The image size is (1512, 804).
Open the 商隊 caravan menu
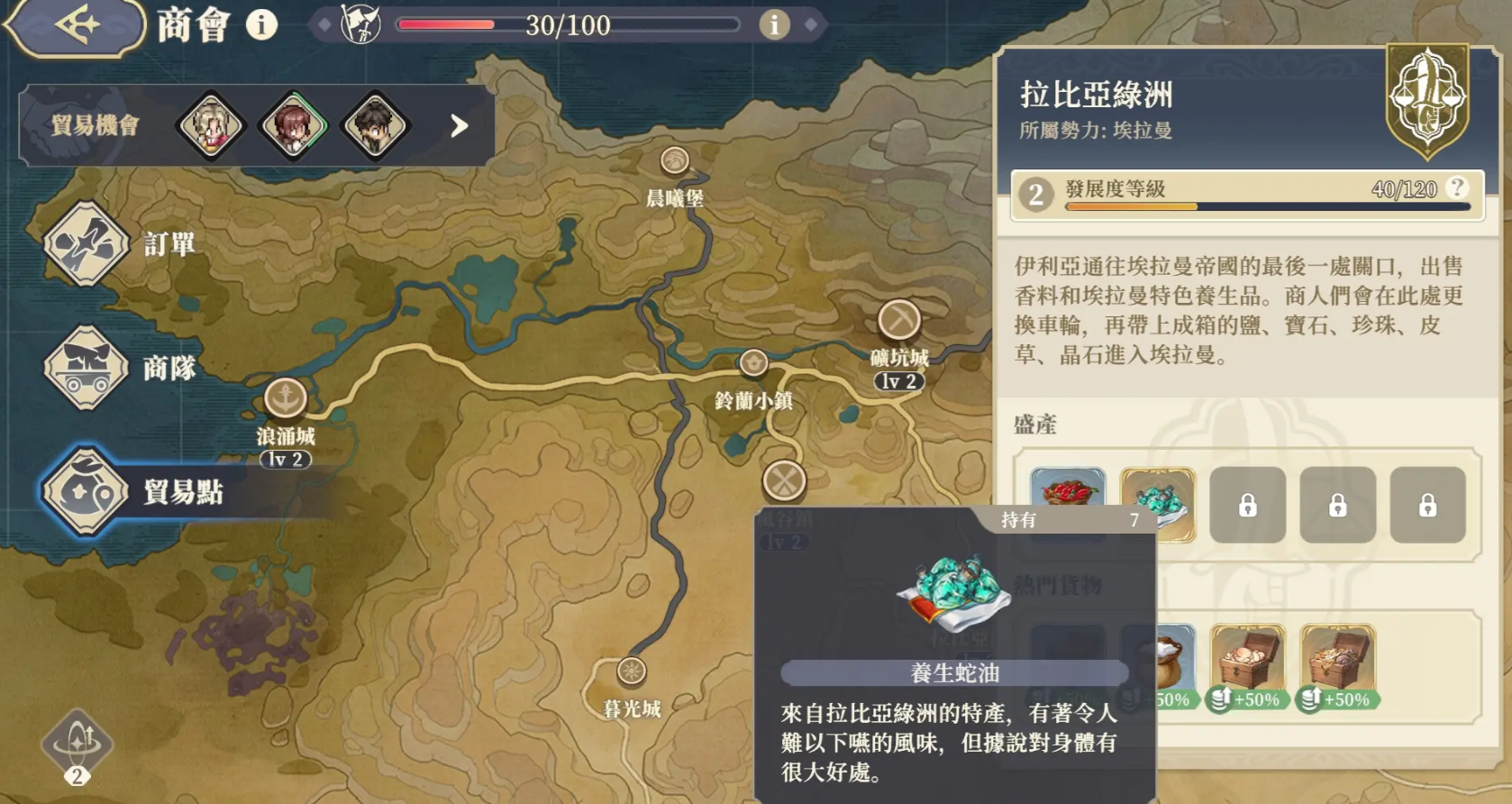(87, 368)
